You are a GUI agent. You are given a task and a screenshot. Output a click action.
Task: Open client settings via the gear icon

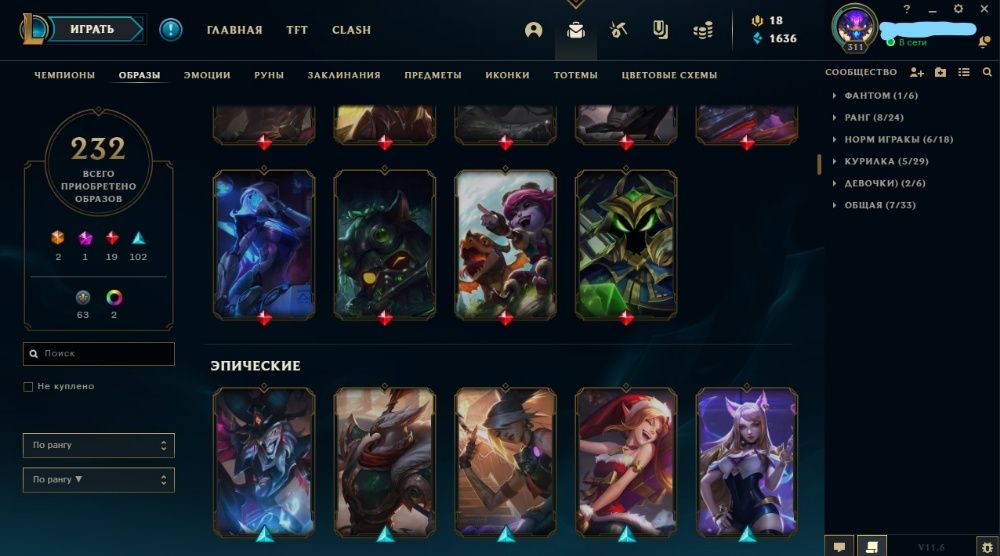(957, 9)
